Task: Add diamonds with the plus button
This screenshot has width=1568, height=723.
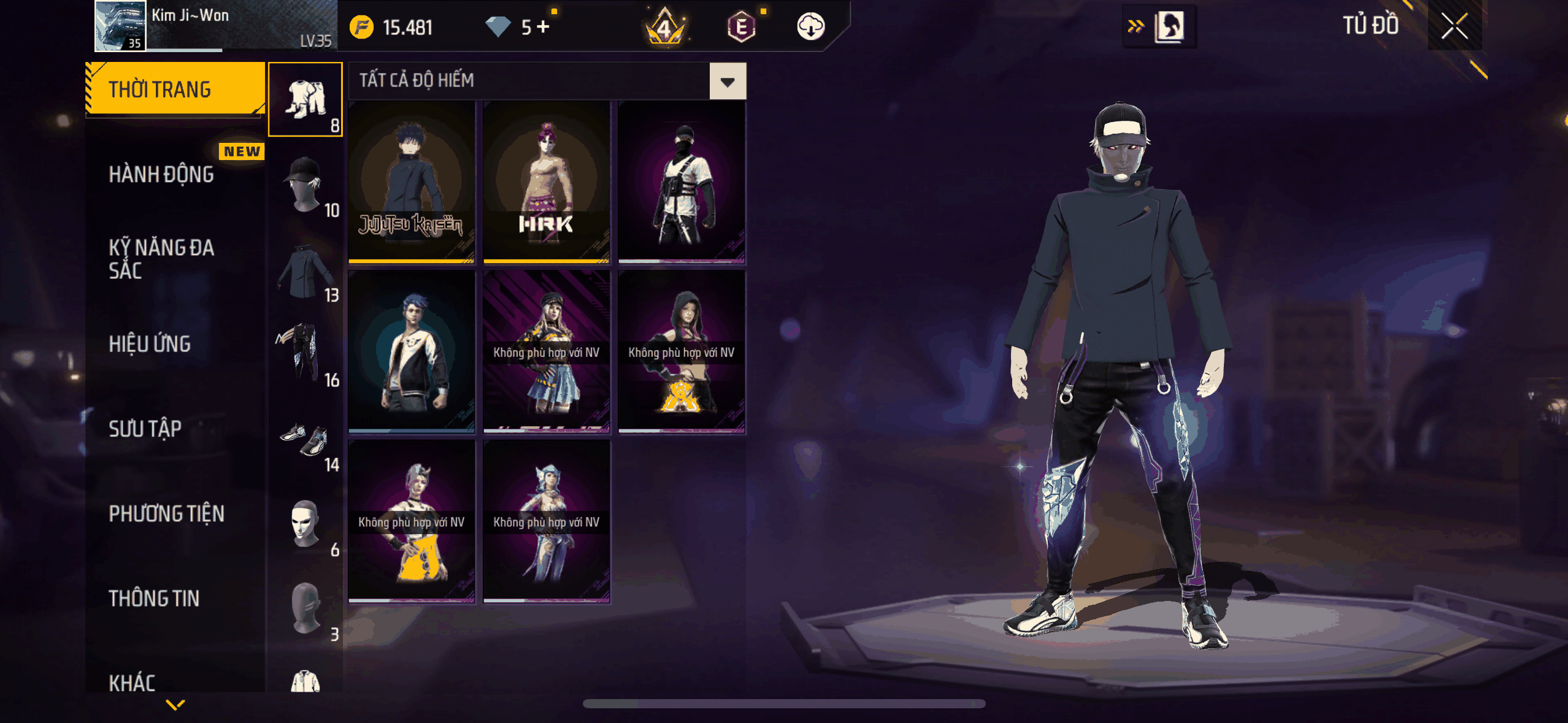Action: pos(543,27)
